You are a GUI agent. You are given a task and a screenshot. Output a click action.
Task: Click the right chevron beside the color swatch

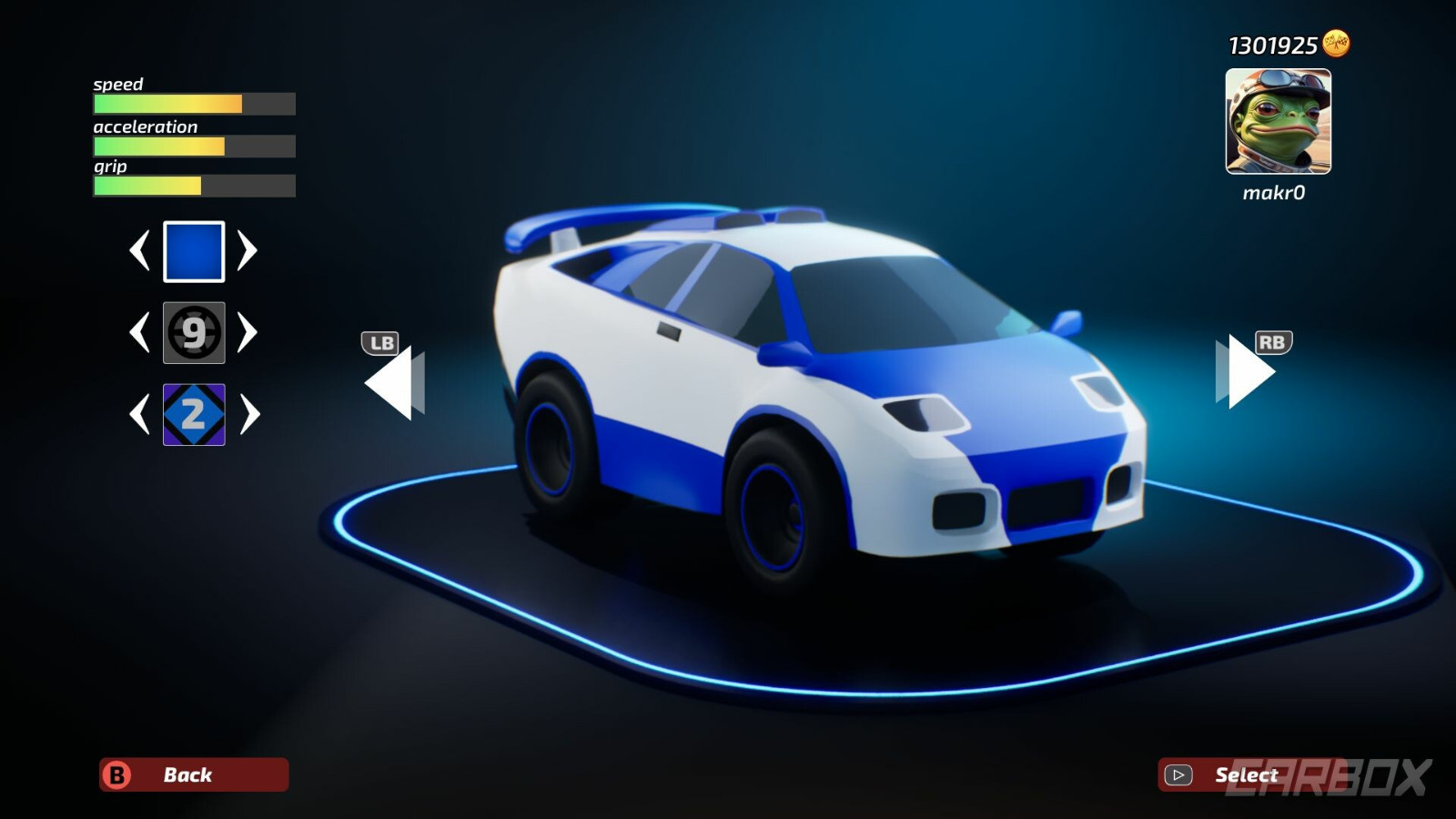(x=247, y=250)
